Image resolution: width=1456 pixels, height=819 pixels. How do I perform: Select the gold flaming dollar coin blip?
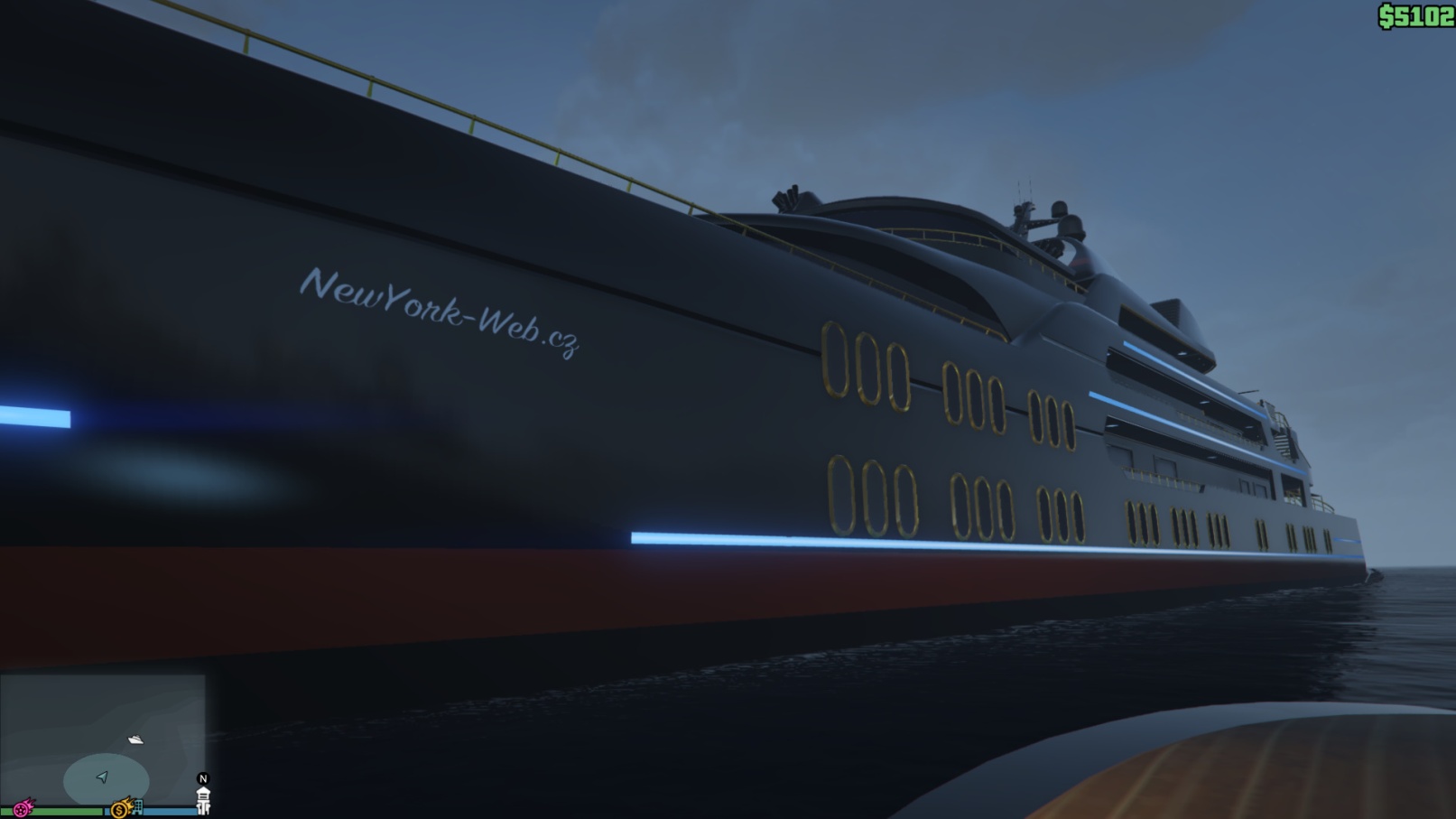click(x=120, y=807)
